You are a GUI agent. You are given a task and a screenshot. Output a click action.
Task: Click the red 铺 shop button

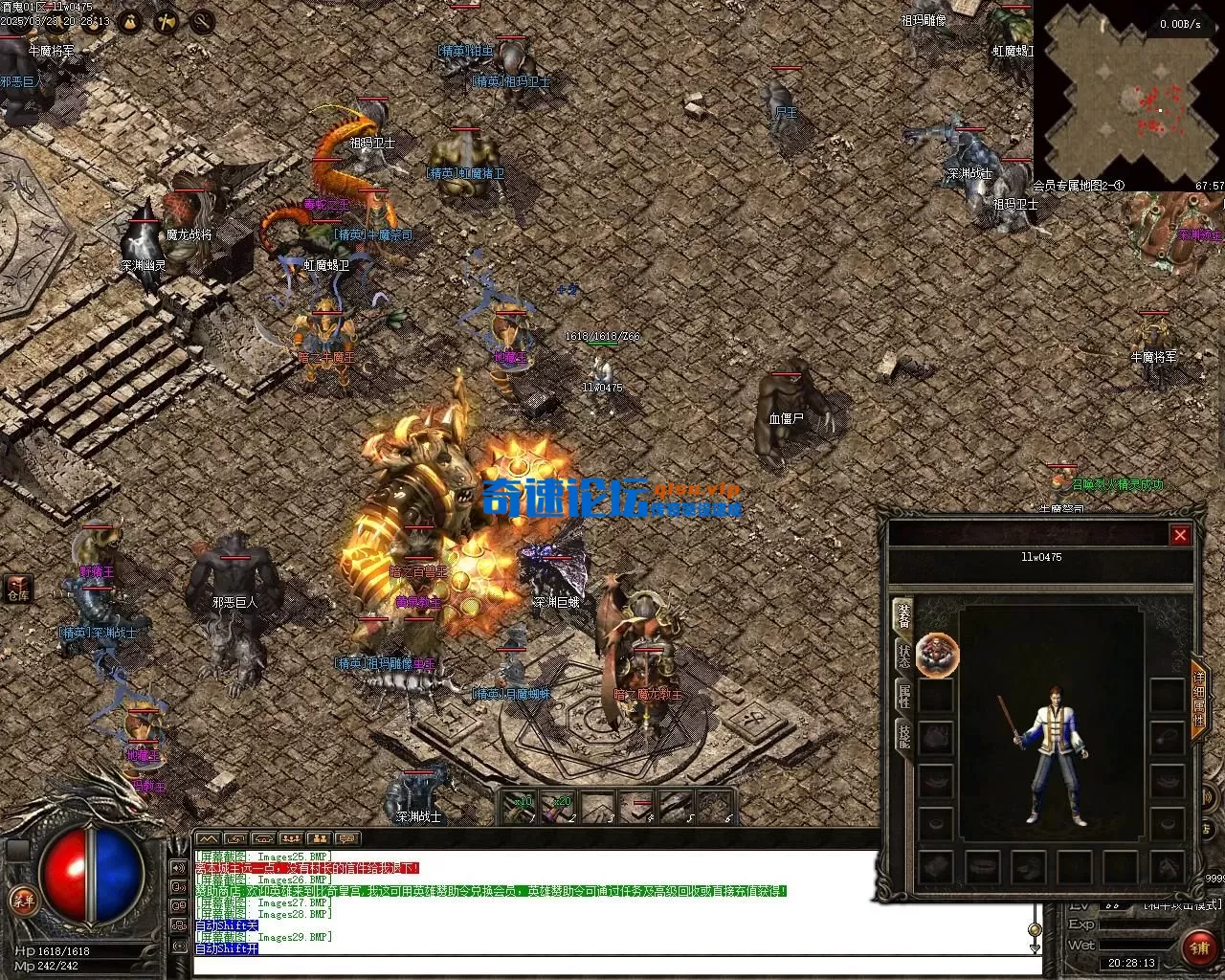(1197, 948)
